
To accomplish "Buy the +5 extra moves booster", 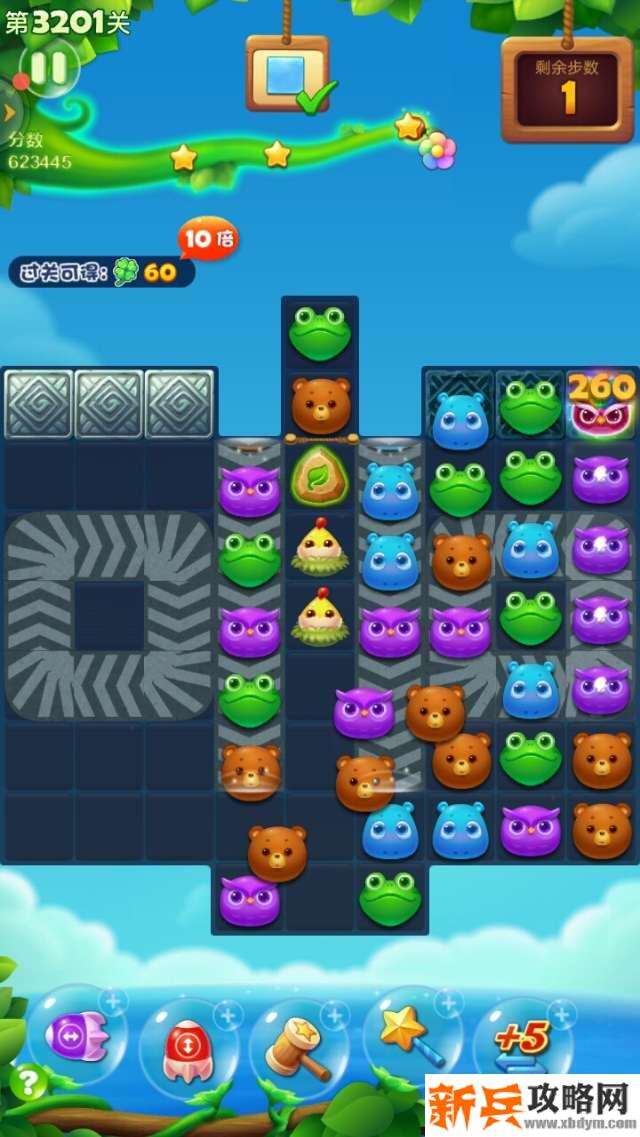I will click(x=521, y=1040).
